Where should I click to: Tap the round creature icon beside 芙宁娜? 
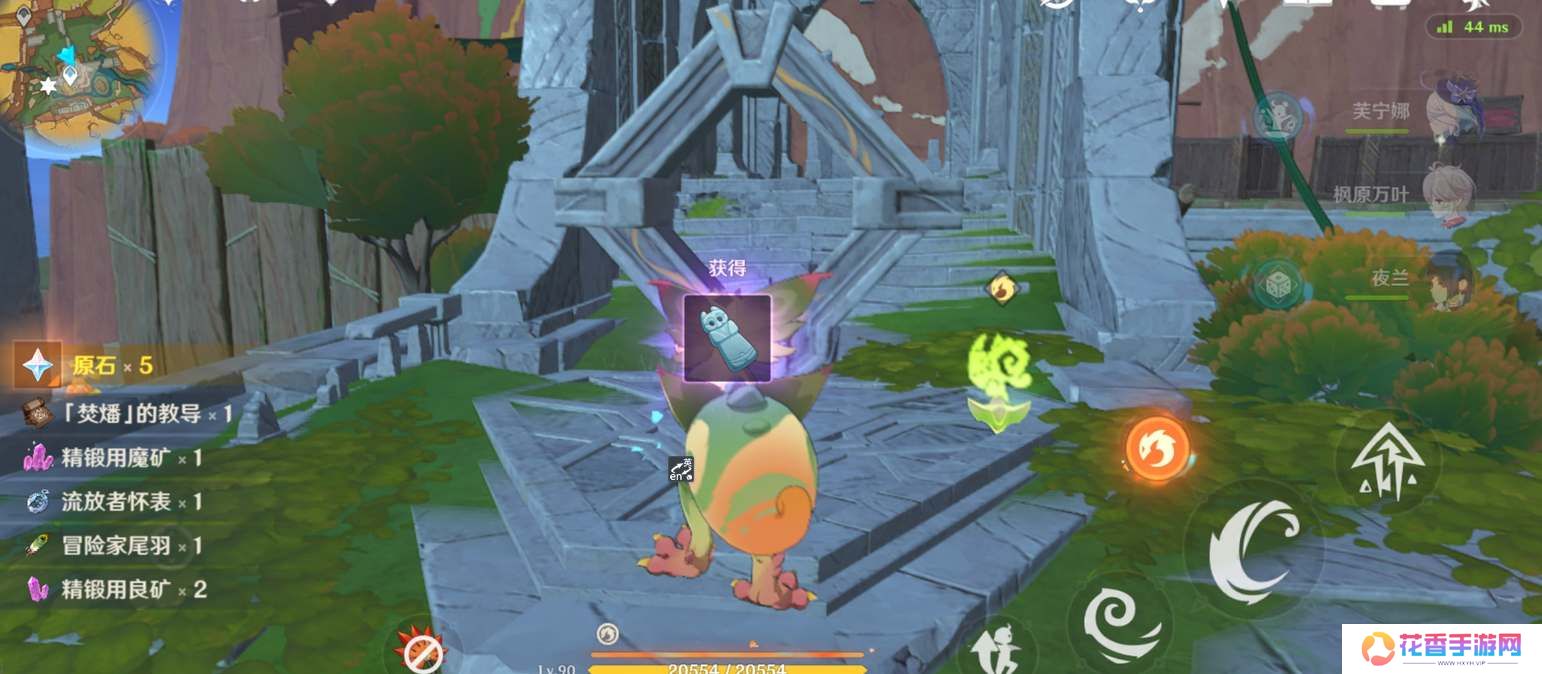pyautogui.click(x=1276, y=116)
